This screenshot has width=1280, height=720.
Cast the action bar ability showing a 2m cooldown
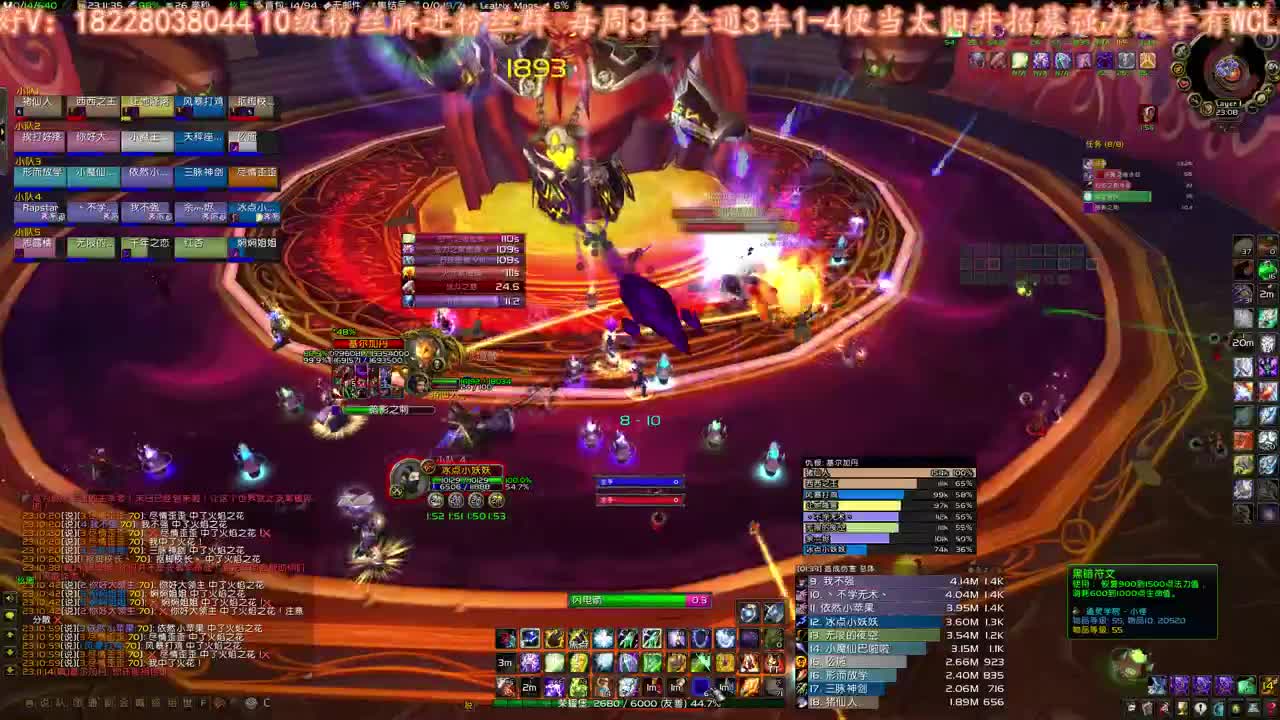tap(529, 686)
